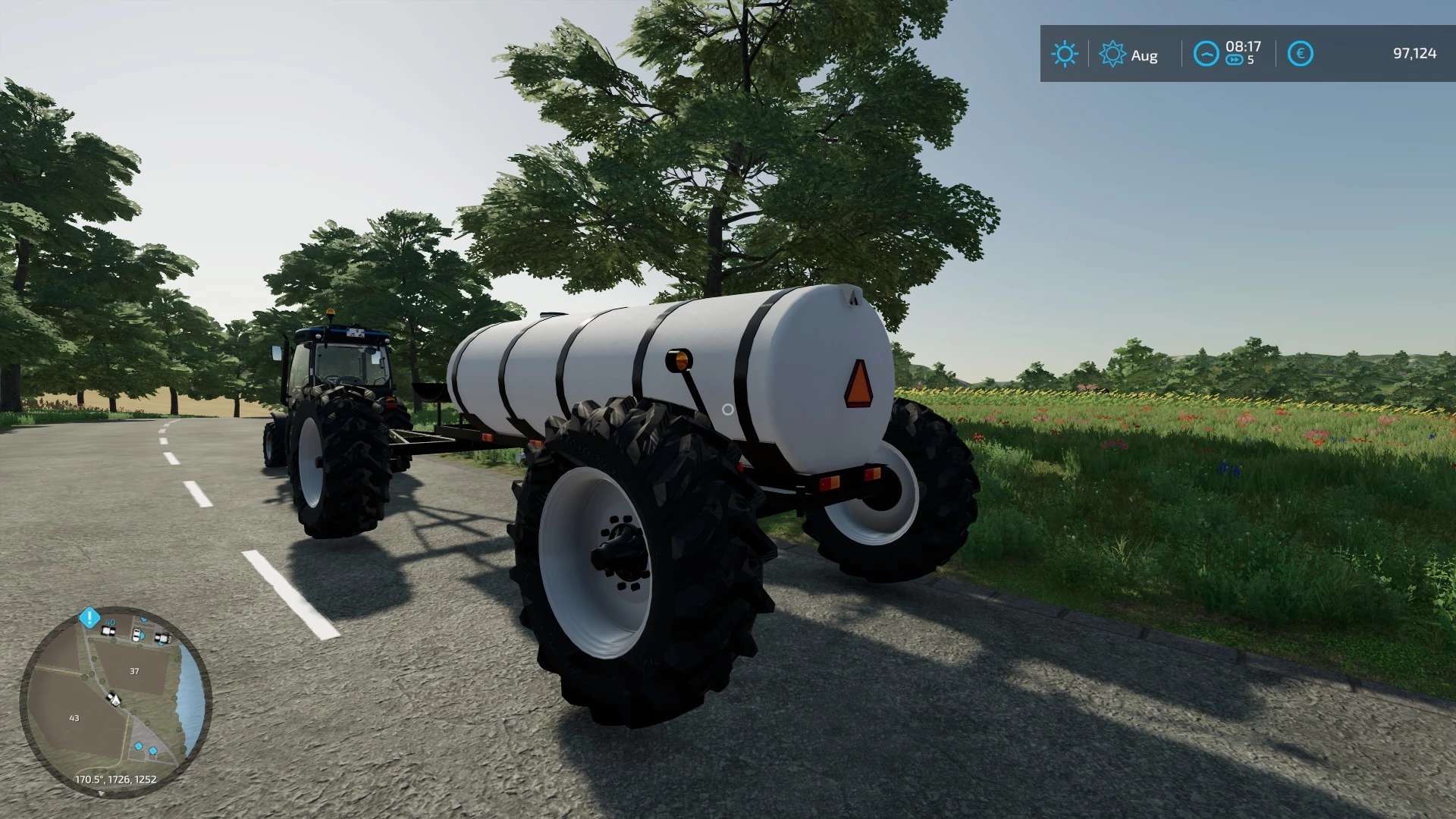Screen dimensions: 1456x819
Task: Click the vehicle icon near field 40
Action: [x=108, y=631]
